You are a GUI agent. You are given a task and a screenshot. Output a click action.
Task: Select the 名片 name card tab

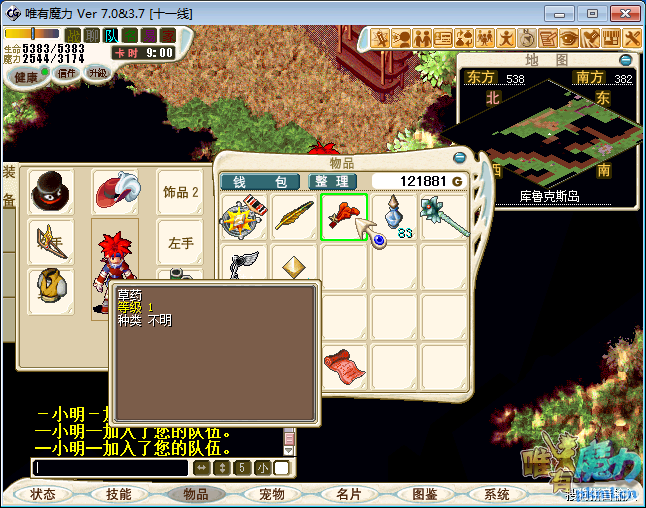pyautogui.click(x=348, y=494)
